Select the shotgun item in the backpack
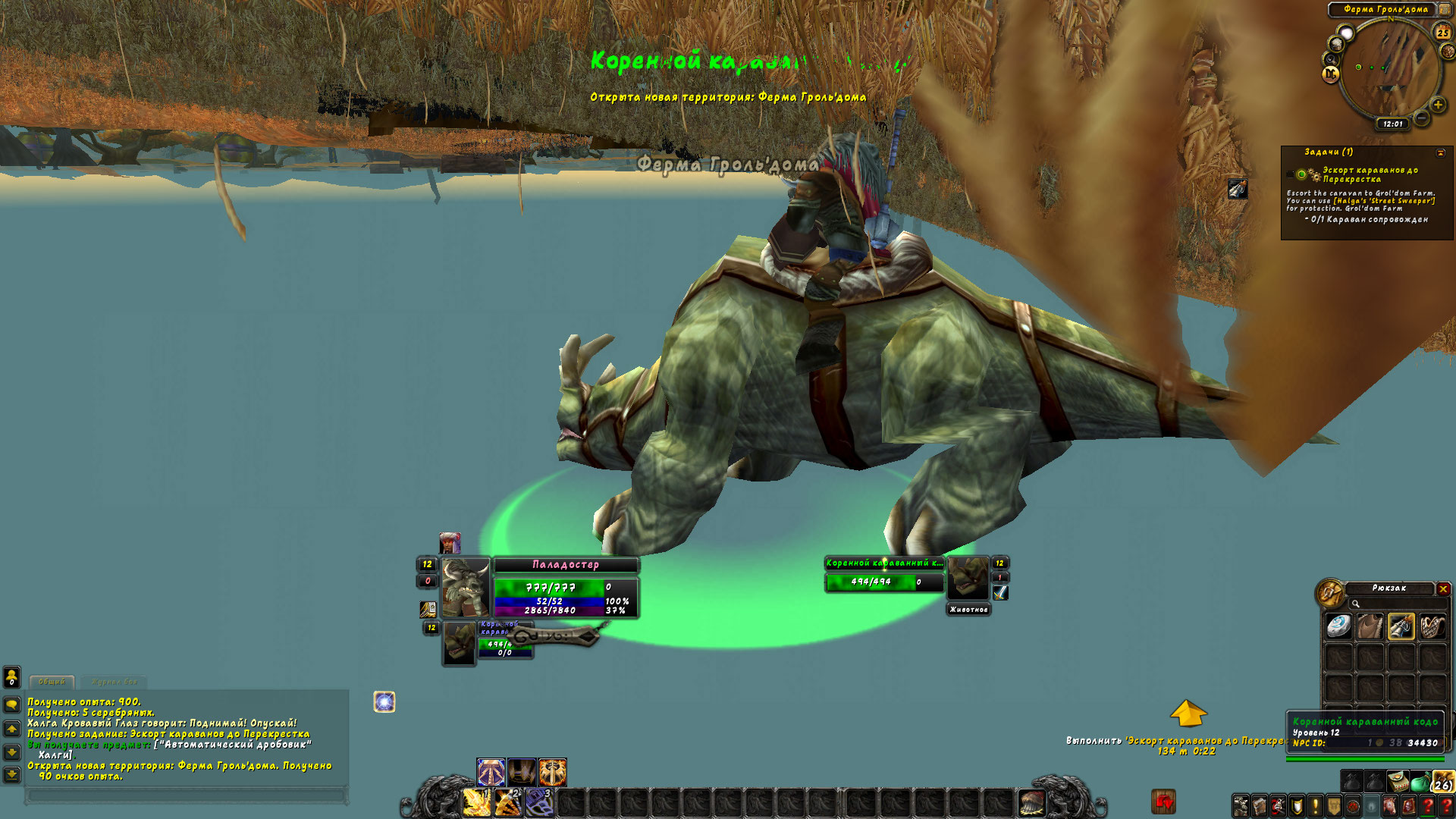The width and height of the screenshot is (1456, 819). [x=1401, y=626]
